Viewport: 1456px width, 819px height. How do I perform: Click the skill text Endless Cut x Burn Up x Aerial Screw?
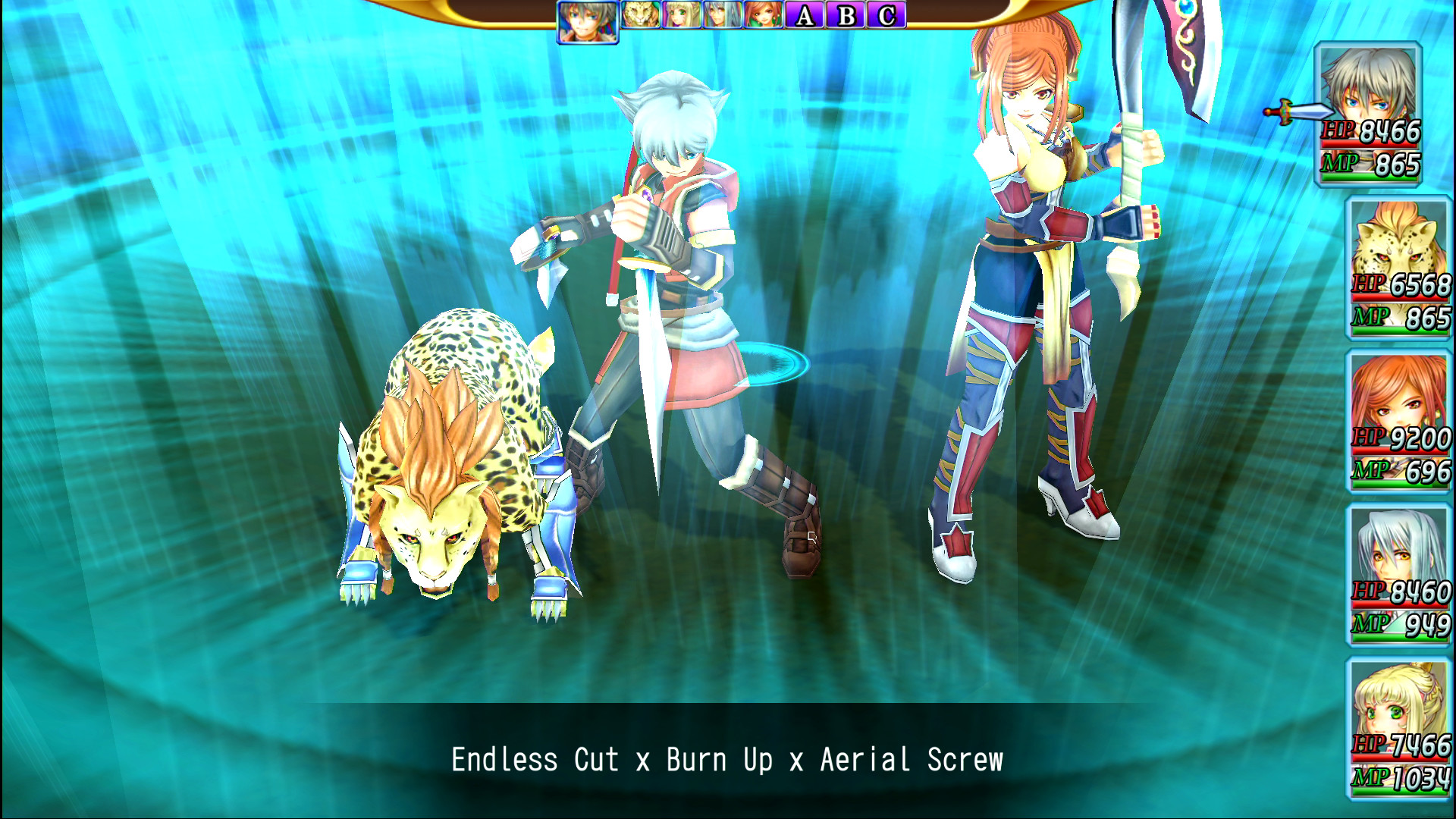(726, 758)
